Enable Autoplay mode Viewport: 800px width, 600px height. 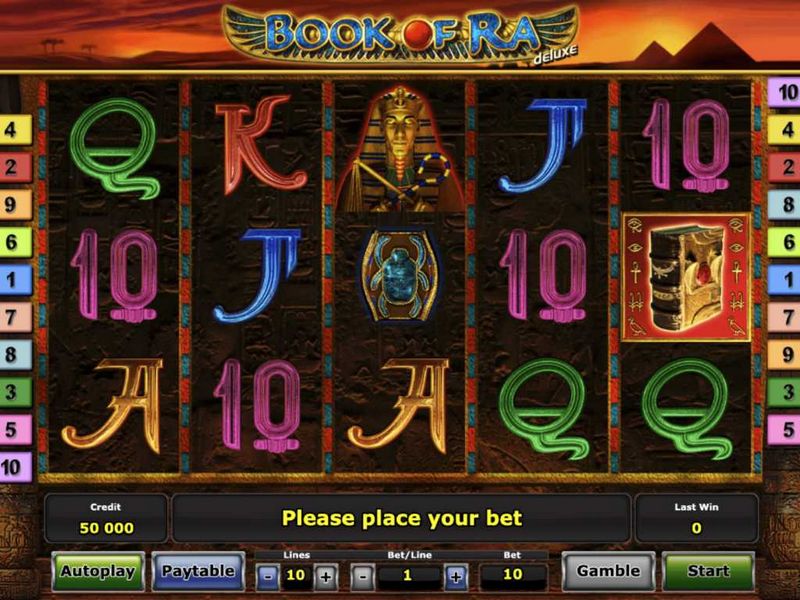[x=98, y=571]
